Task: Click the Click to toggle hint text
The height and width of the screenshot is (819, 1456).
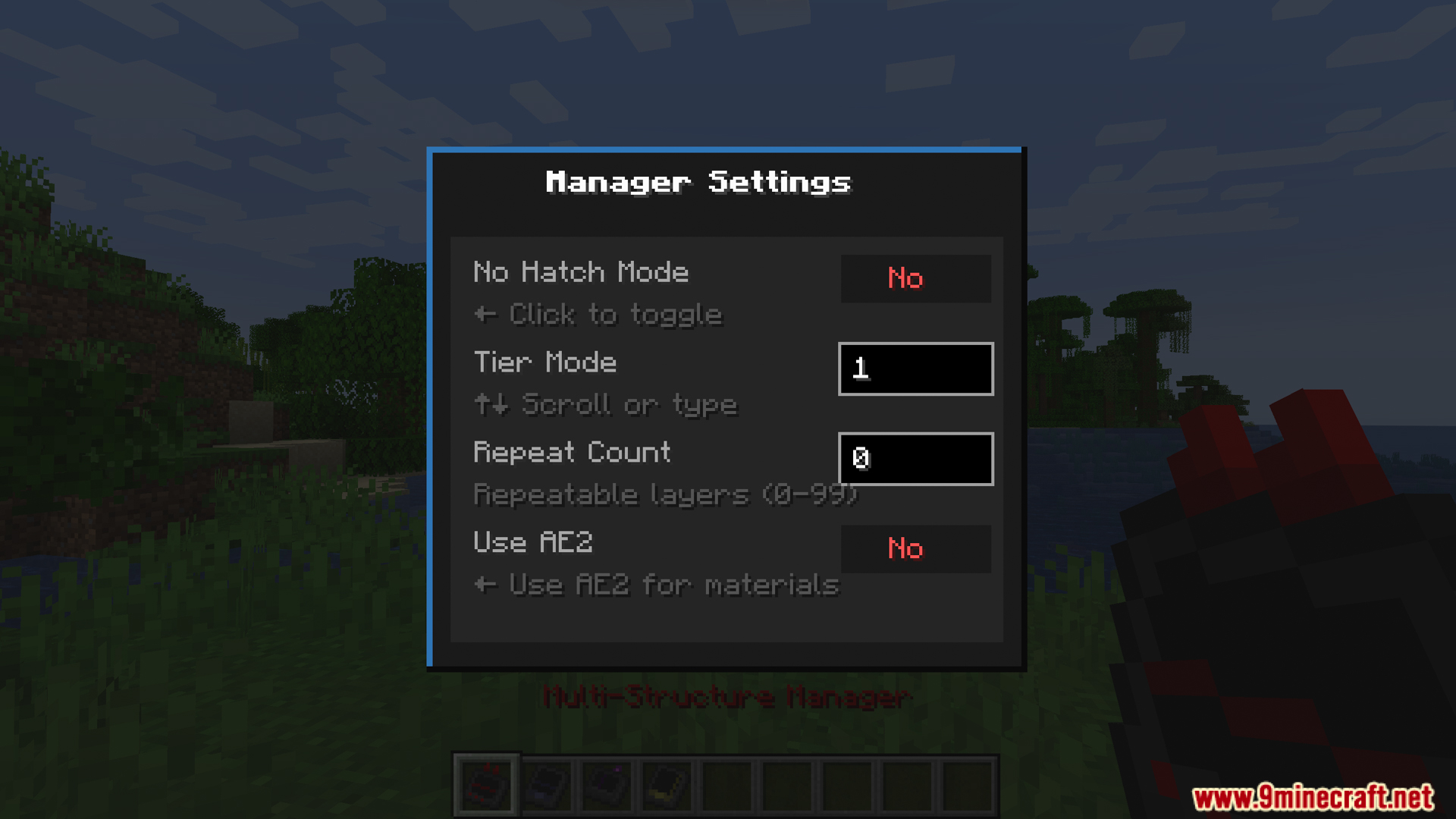Action: [599, 315]
